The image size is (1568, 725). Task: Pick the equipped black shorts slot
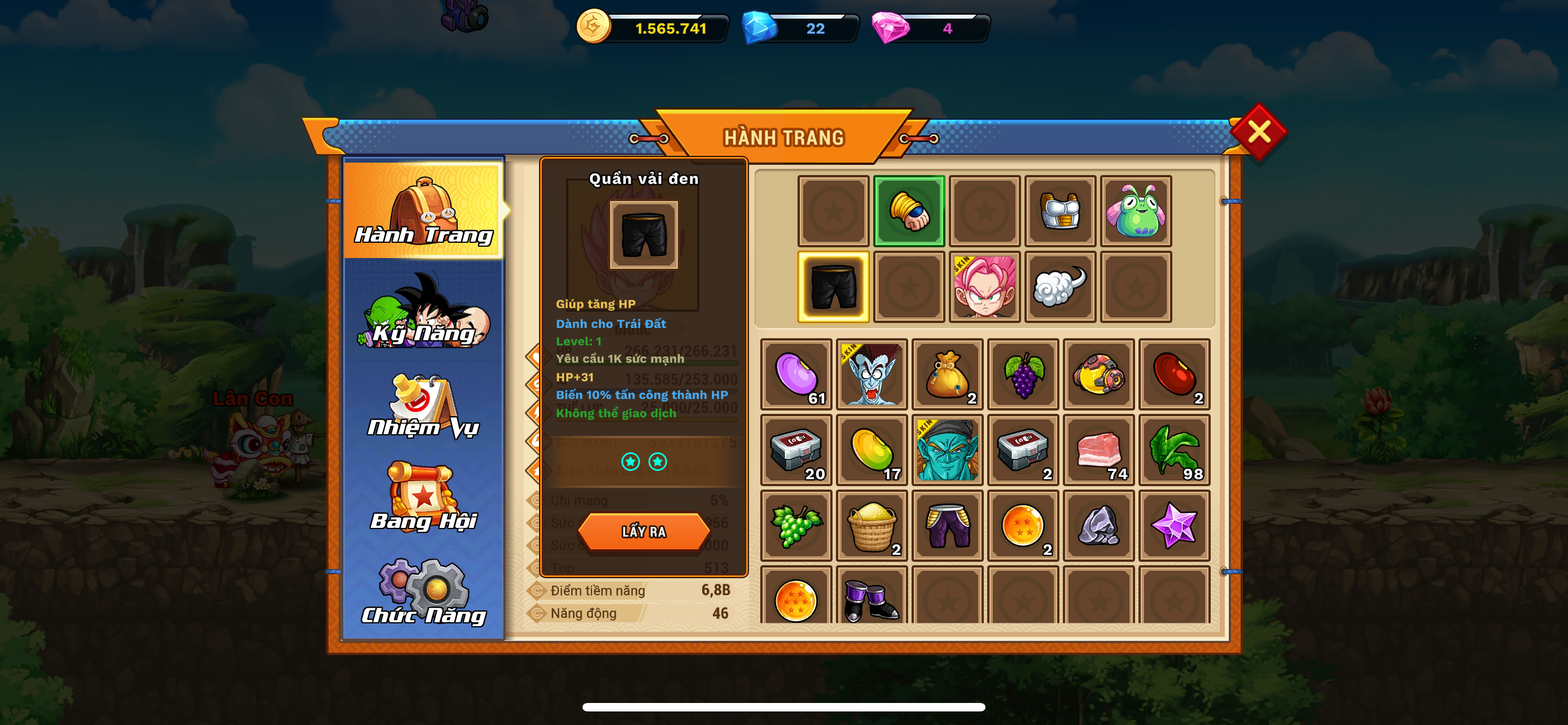click(x=833, y=287)
